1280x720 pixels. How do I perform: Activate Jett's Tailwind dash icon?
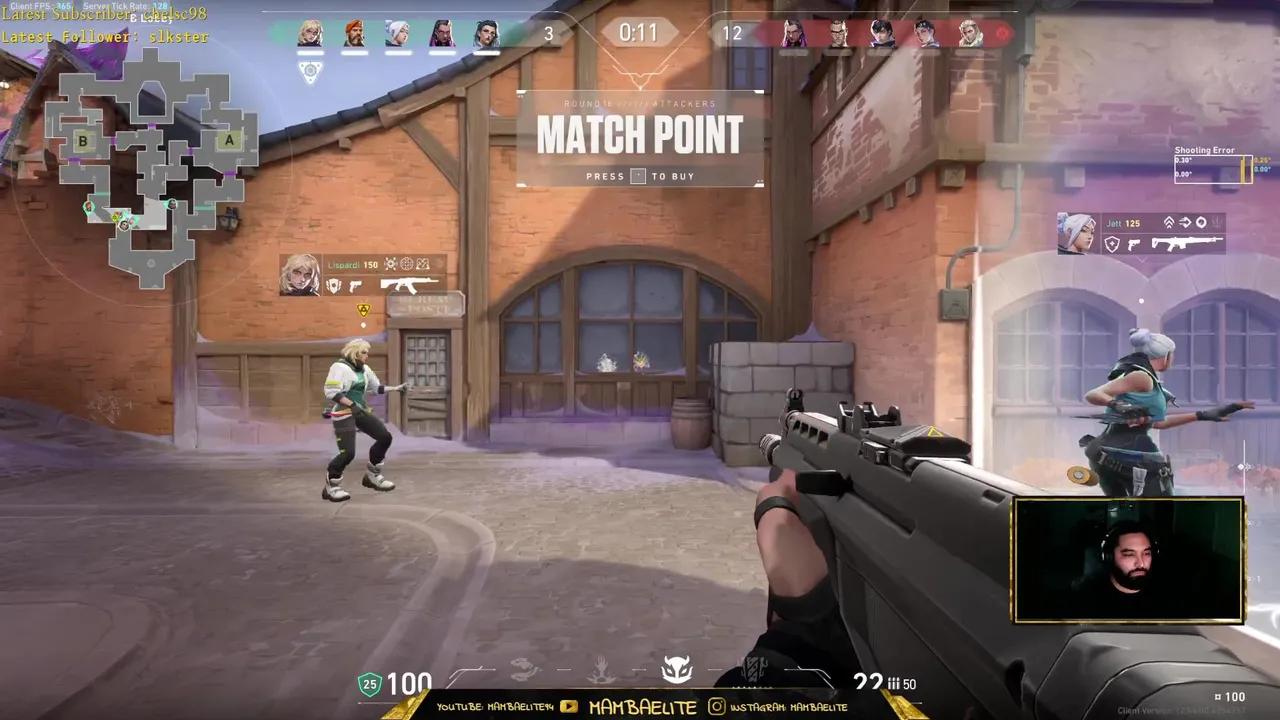coord(1185,222)
